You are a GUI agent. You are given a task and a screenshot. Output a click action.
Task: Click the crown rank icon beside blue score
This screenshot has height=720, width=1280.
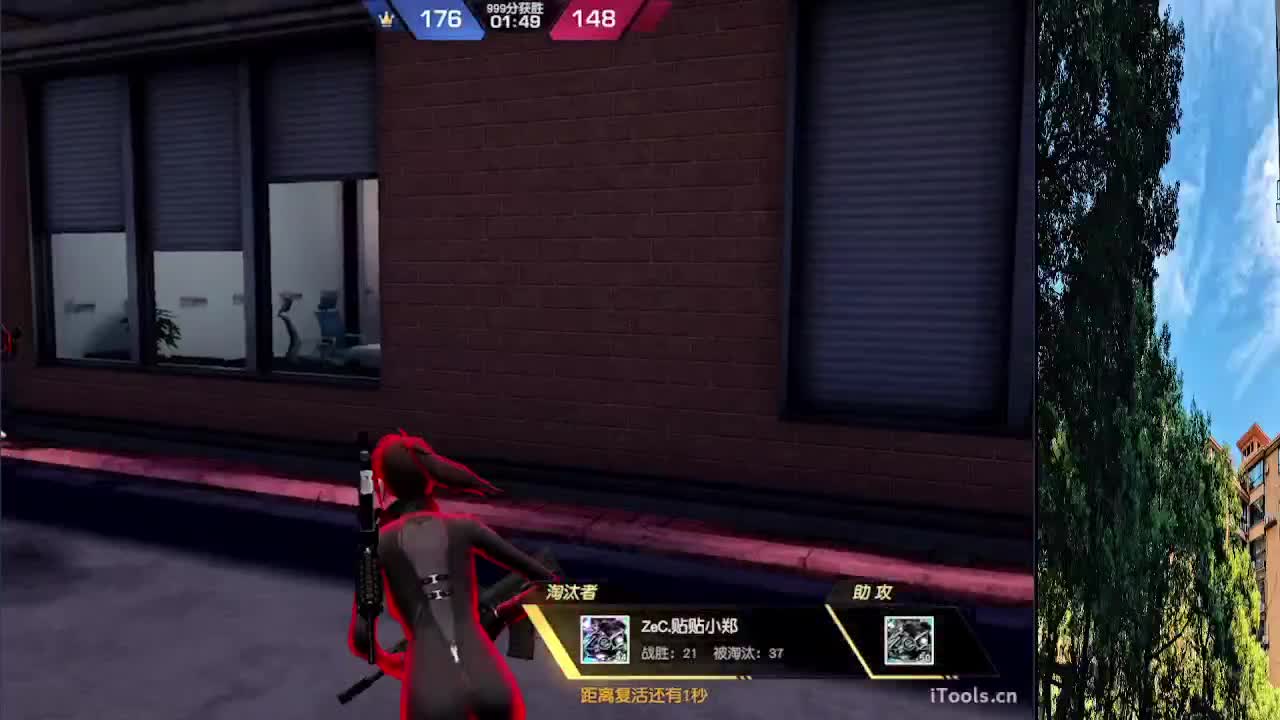[x=388, y=20]
